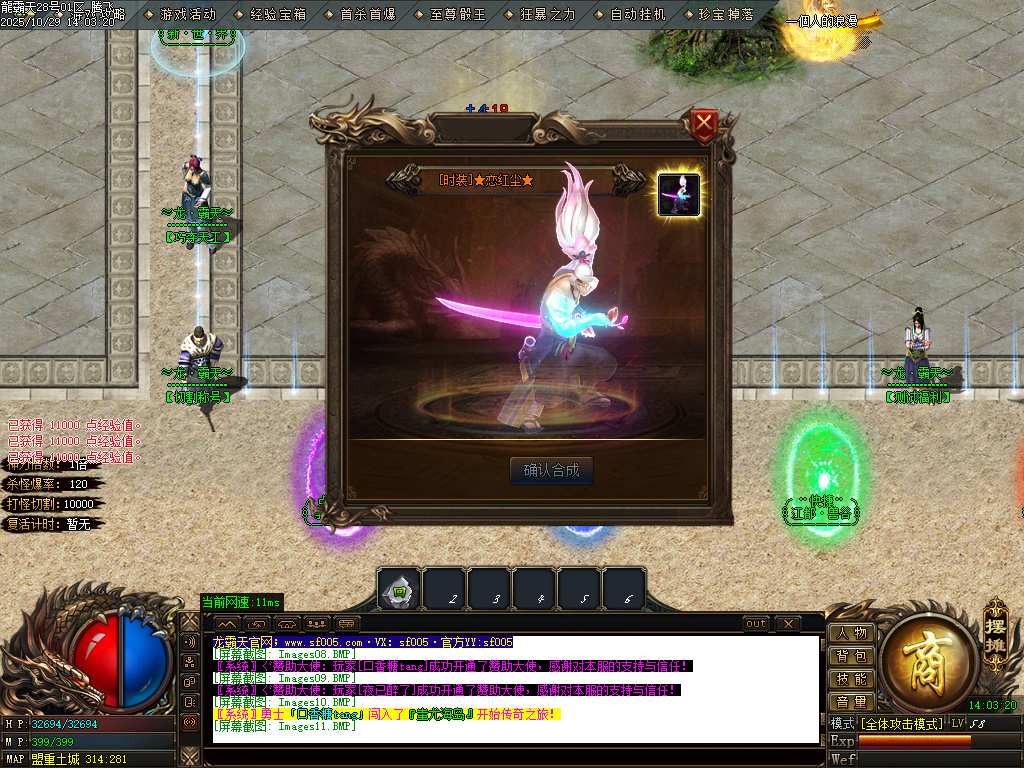Change the 全体攻击模式 attack mode
1024x768 pixels.
click(x=902, y=723)
